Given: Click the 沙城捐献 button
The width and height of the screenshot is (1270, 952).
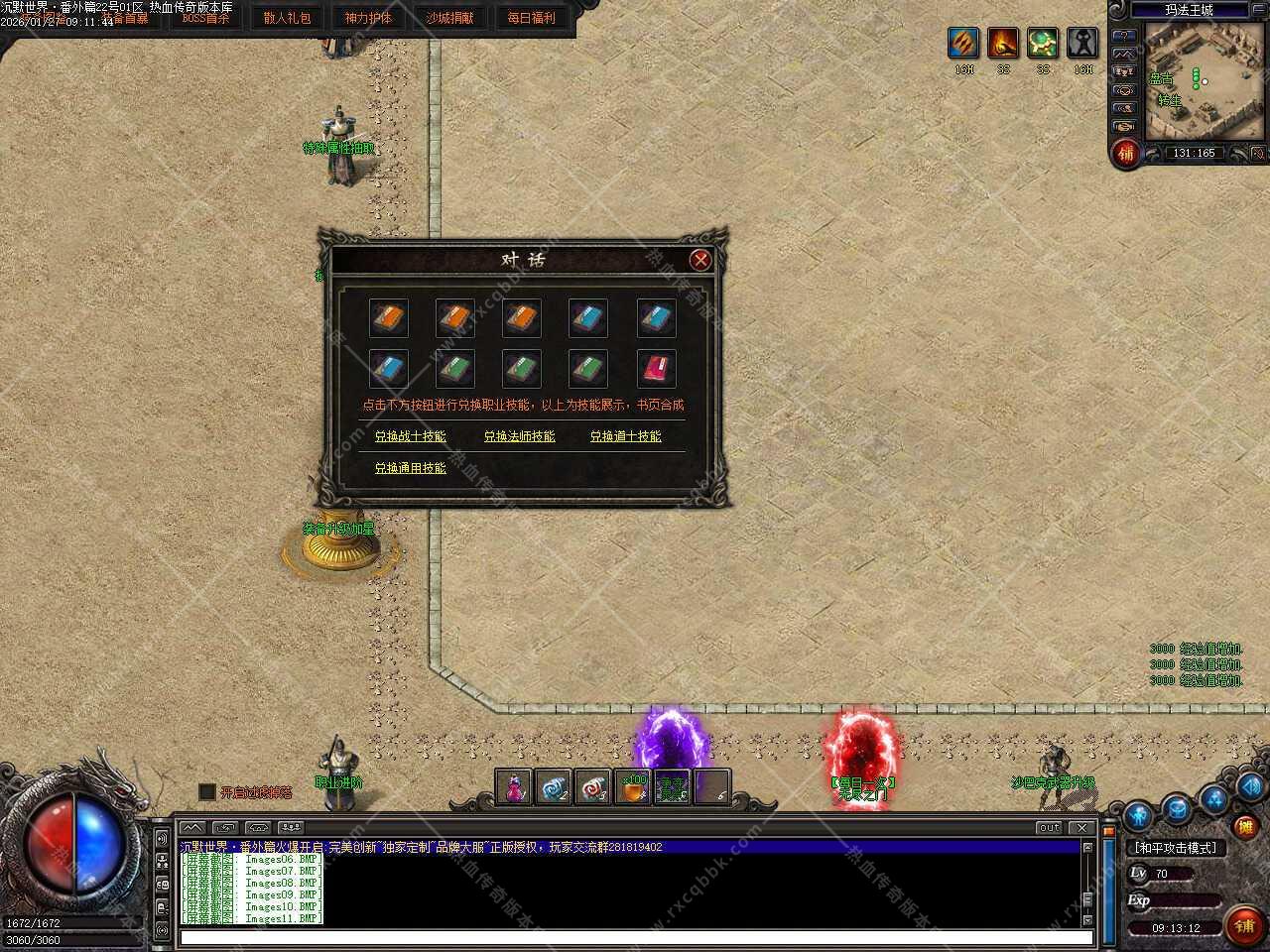Looking at the screenshot, I should tap(449, 18).
